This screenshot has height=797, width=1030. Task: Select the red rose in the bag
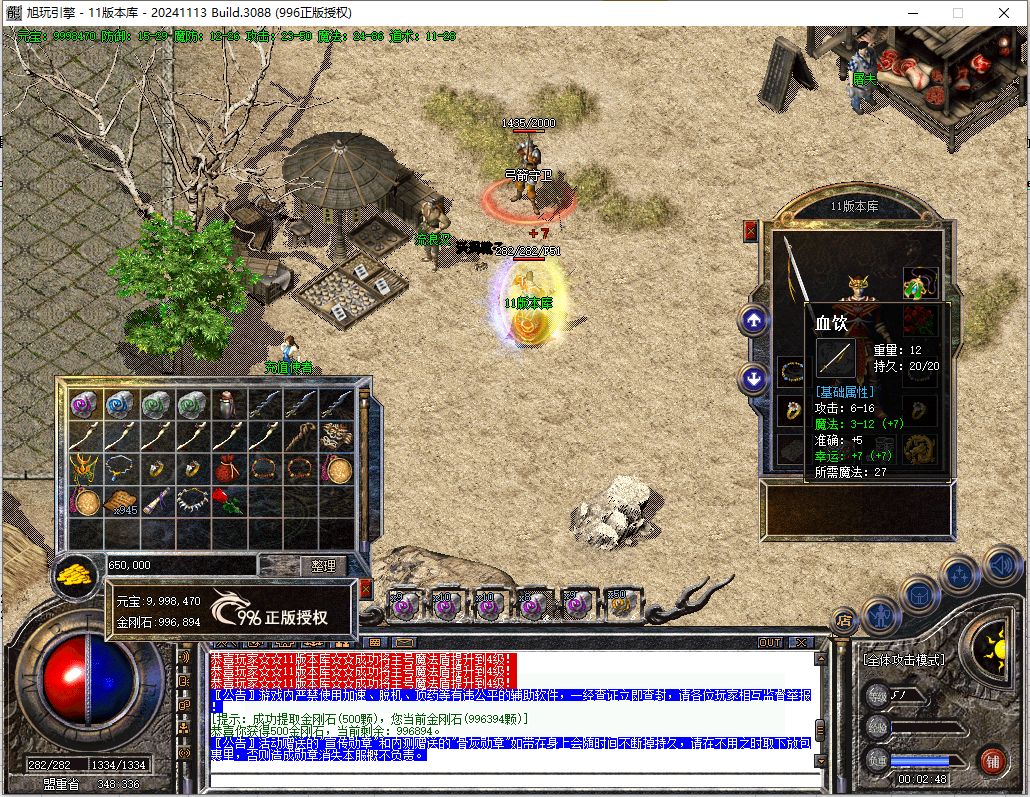click(x=228, y=500)
